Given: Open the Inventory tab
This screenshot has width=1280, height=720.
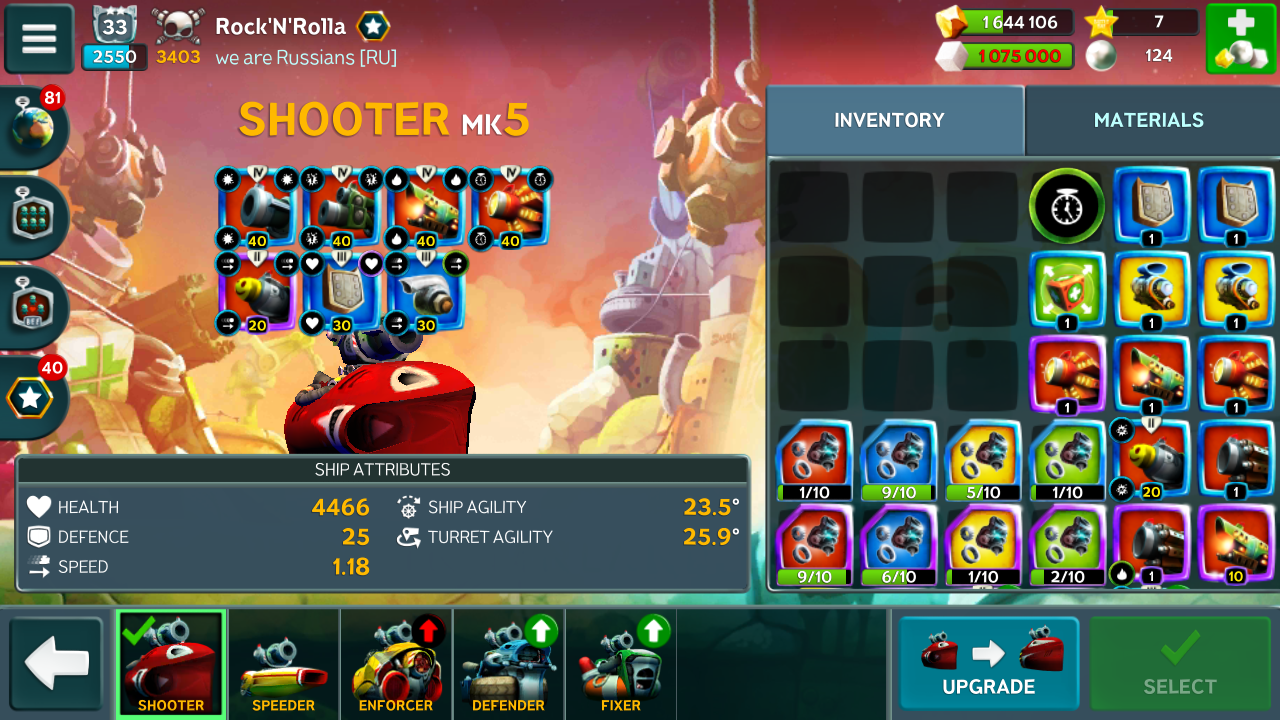Looking at the screenshot, I should tap(889, 120).
